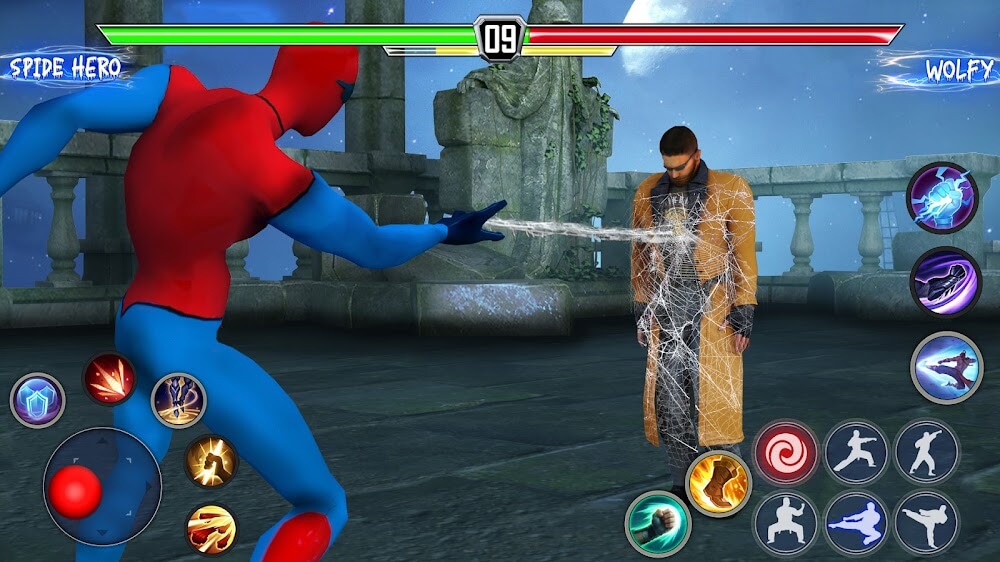The image size is (1000, 562).
Task: Tap the red spiral attack button
Action: click(786, 452)
